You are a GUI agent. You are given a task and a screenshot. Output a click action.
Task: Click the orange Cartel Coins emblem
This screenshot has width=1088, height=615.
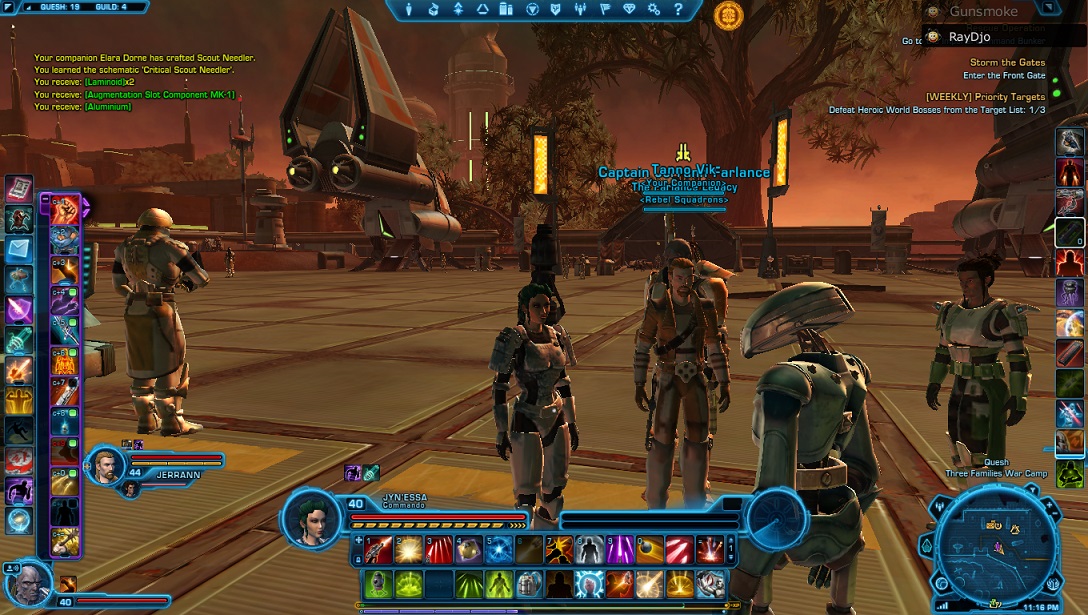coord(728,15)
